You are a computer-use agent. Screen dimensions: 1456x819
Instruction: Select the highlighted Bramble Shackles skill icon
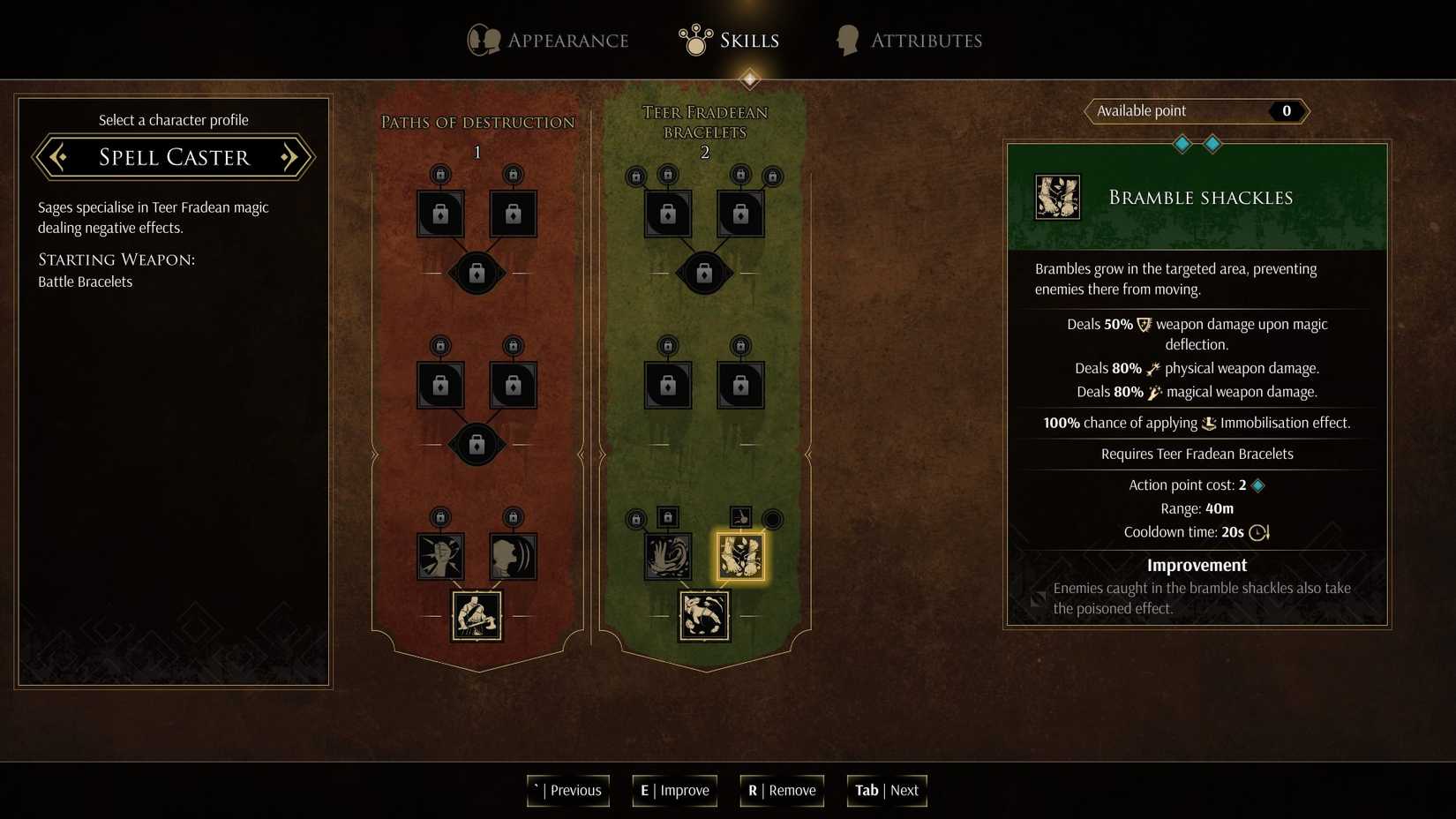click(x=741, y=556)
